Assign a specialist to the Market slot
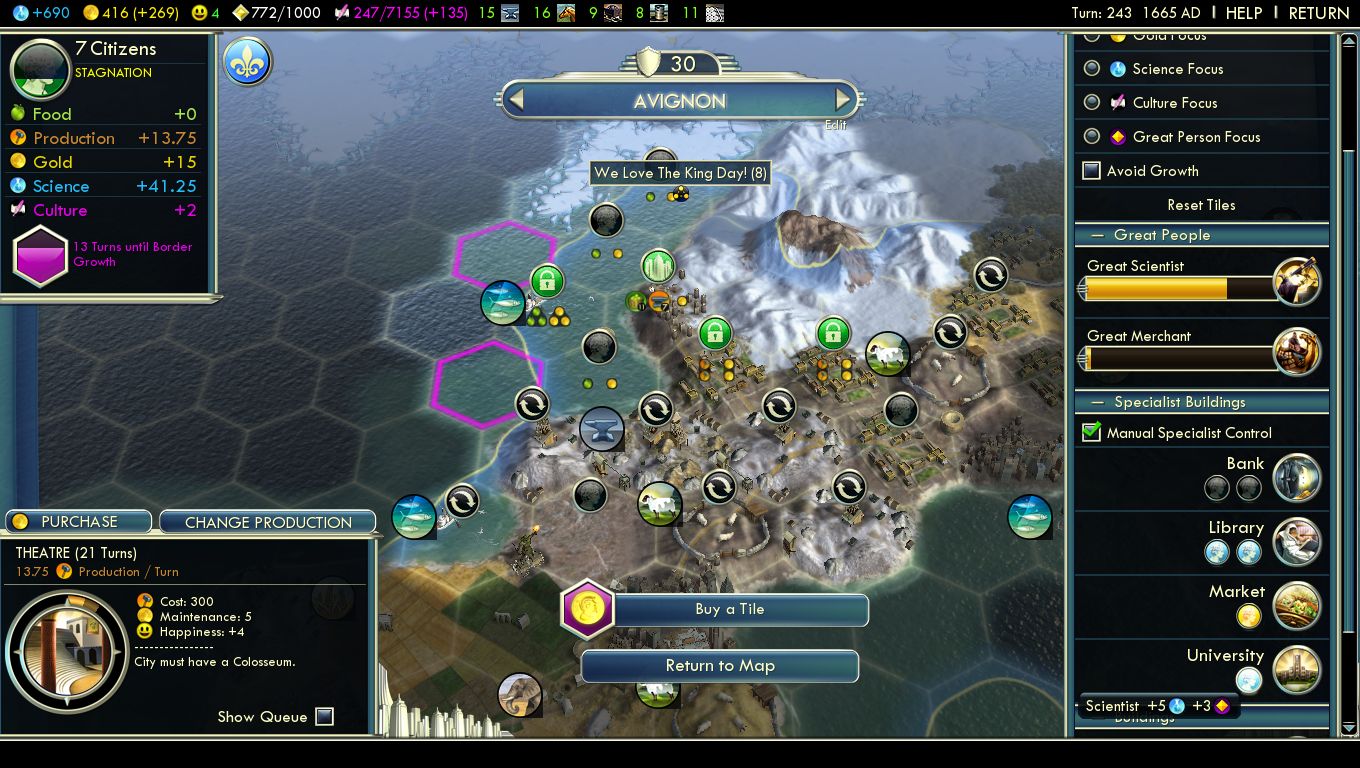 pos(1249,616)
